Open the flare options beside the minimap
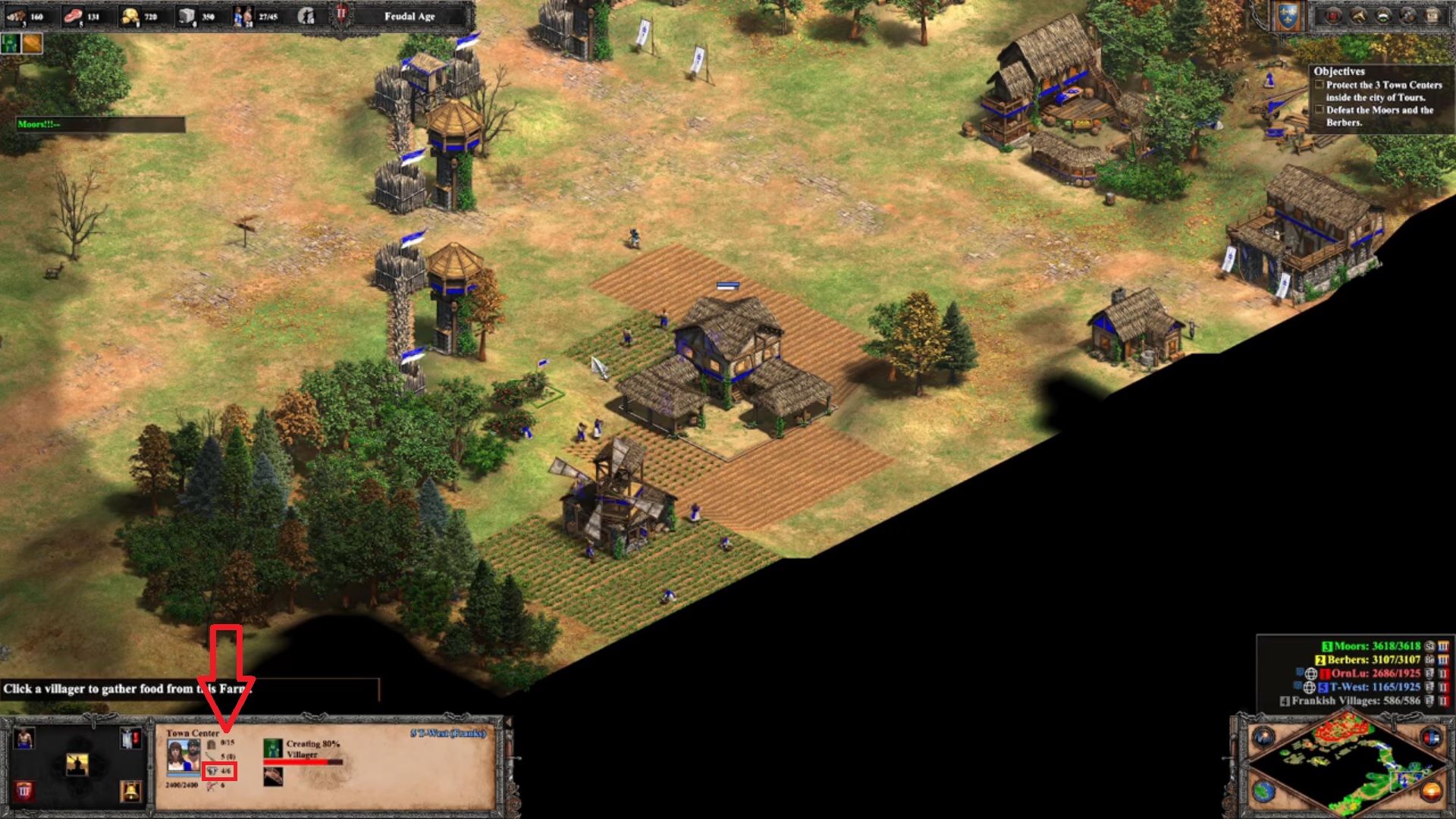Image resolution: width=1456 pixels, height=819 pixels. (1264, 738)
